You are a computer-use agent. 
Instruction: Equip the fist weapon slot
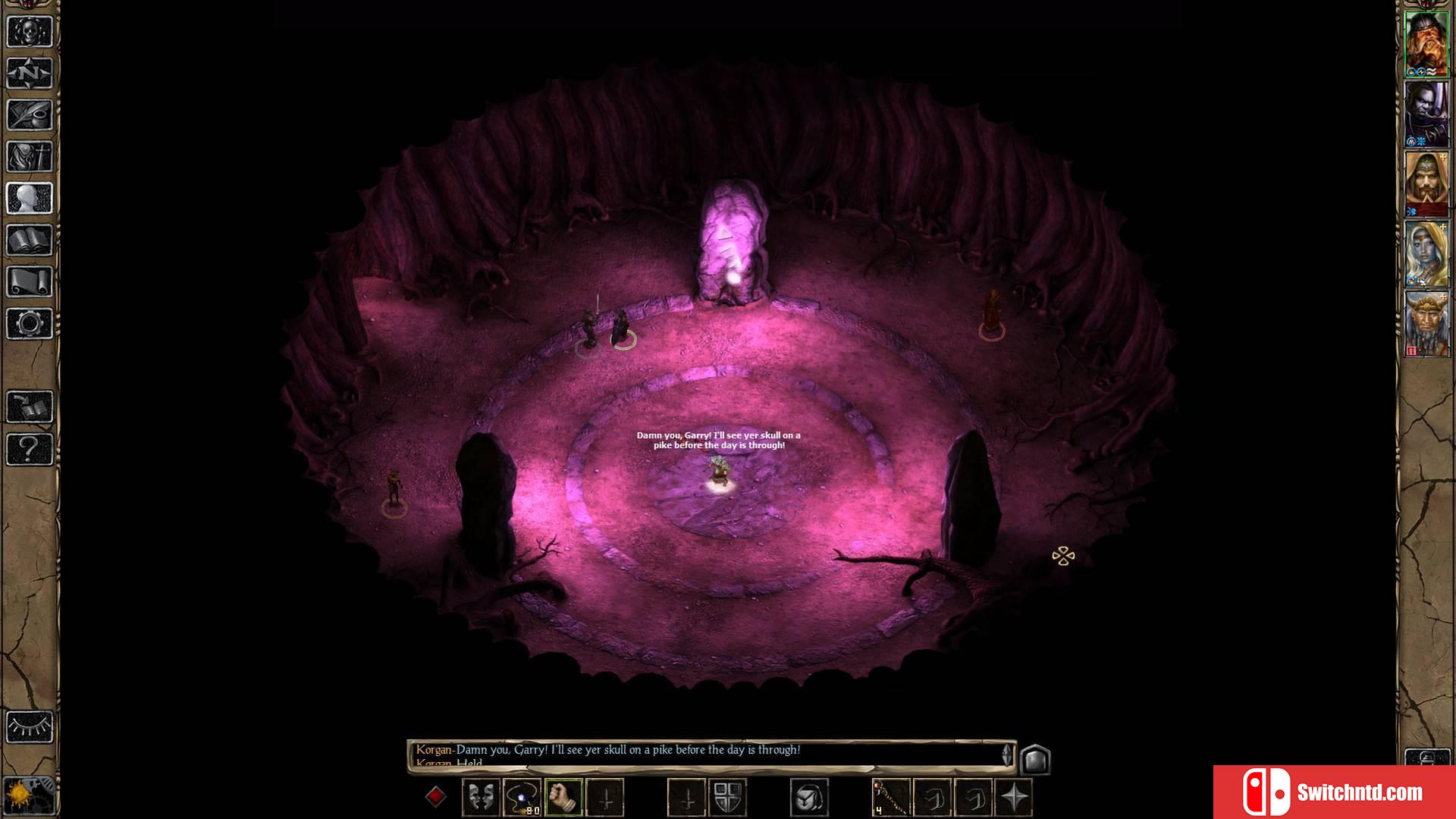click(x=563, y=798)
